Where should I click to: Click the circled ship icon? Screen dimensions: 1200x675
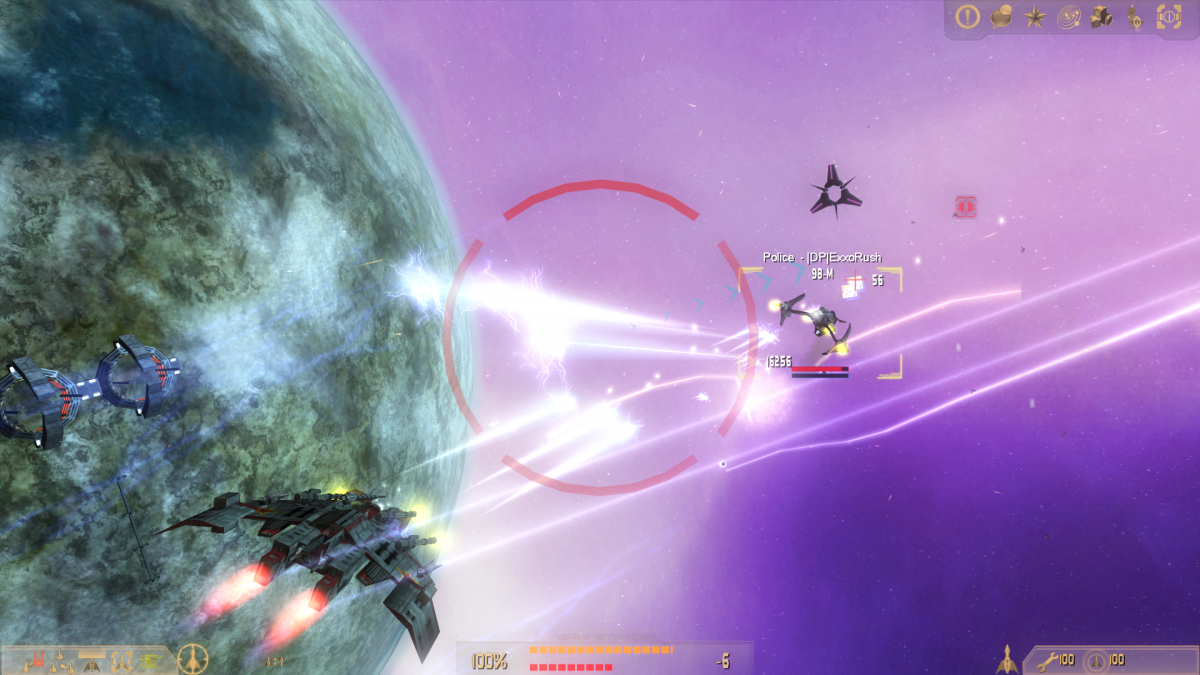[x=192, y=659]
